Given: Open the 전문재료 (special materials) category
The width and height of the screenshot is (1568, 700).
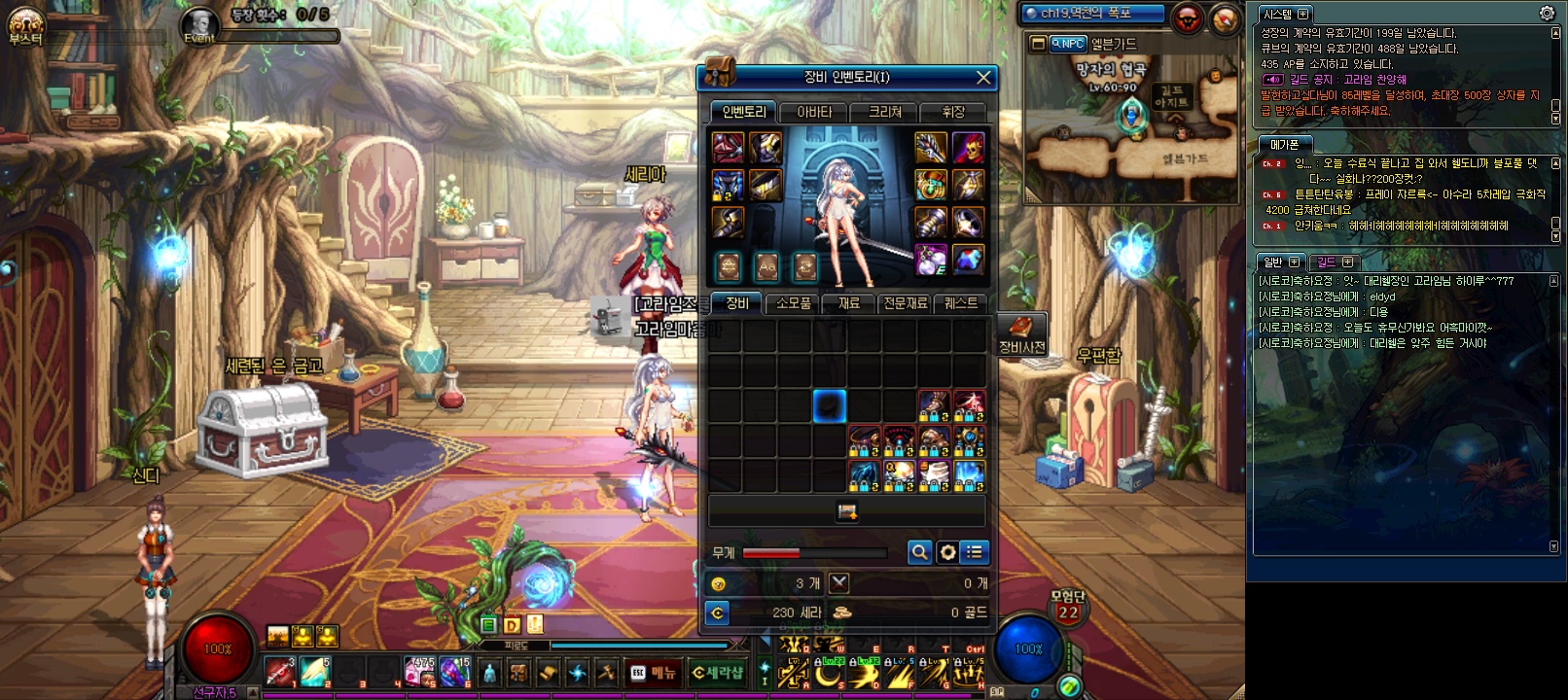Looking at the screenshot, I should tap(905, 303).
